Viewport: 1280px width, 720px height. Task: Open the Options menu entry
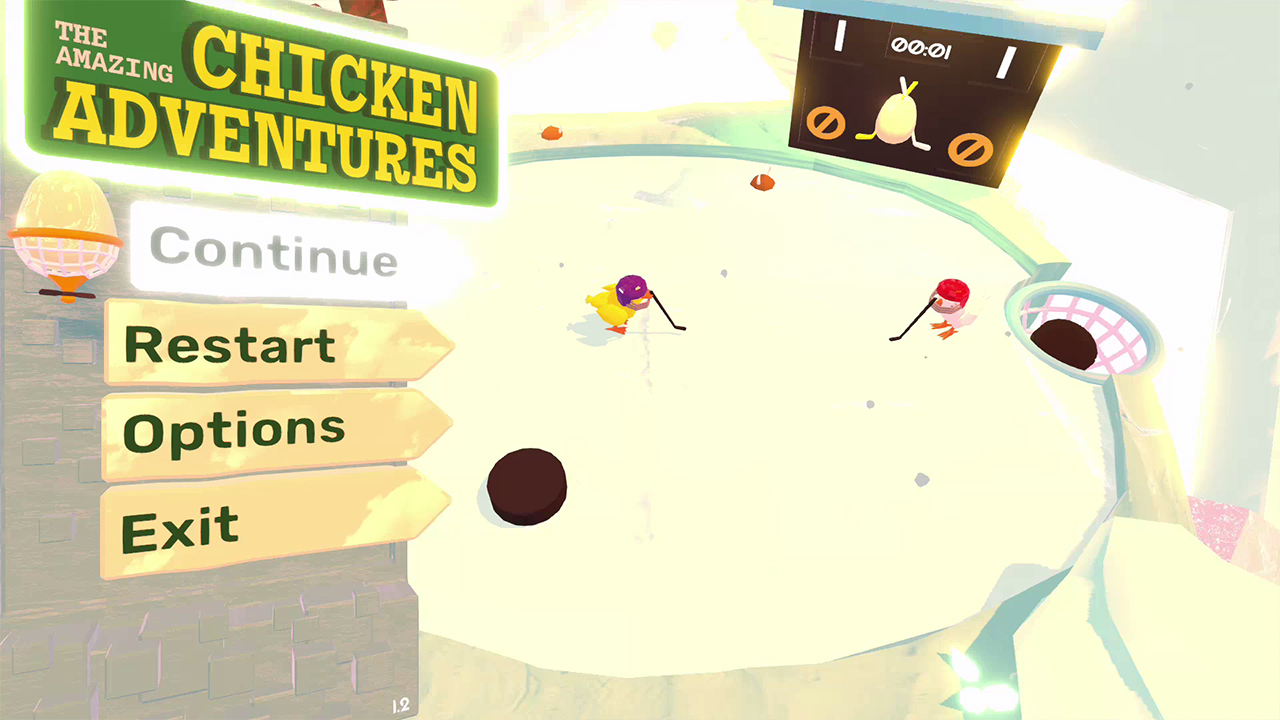click(233, 428)
